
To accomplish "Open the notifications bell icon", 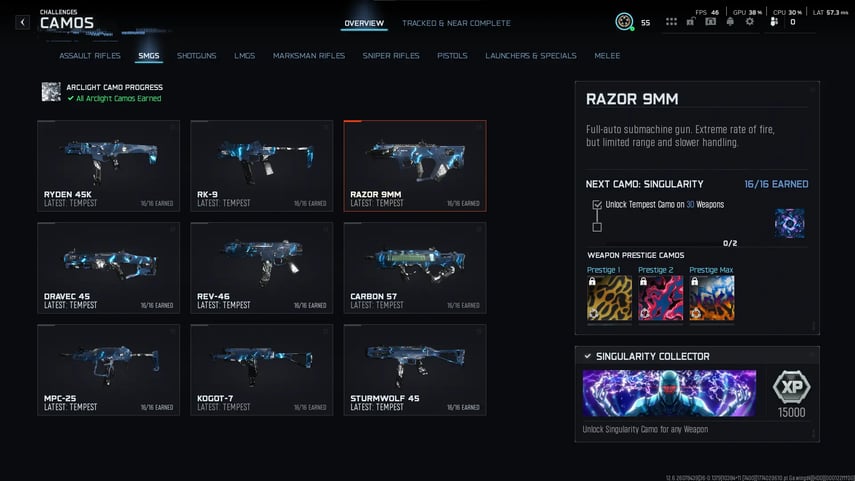I will [729, 22].
